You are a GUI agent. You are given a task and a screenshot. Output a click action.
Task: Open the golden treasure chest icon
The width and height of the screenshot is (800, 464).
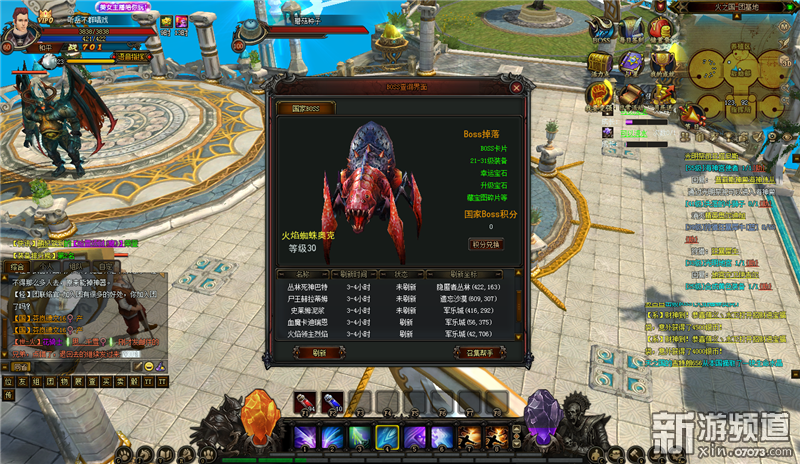pos(599,62)
